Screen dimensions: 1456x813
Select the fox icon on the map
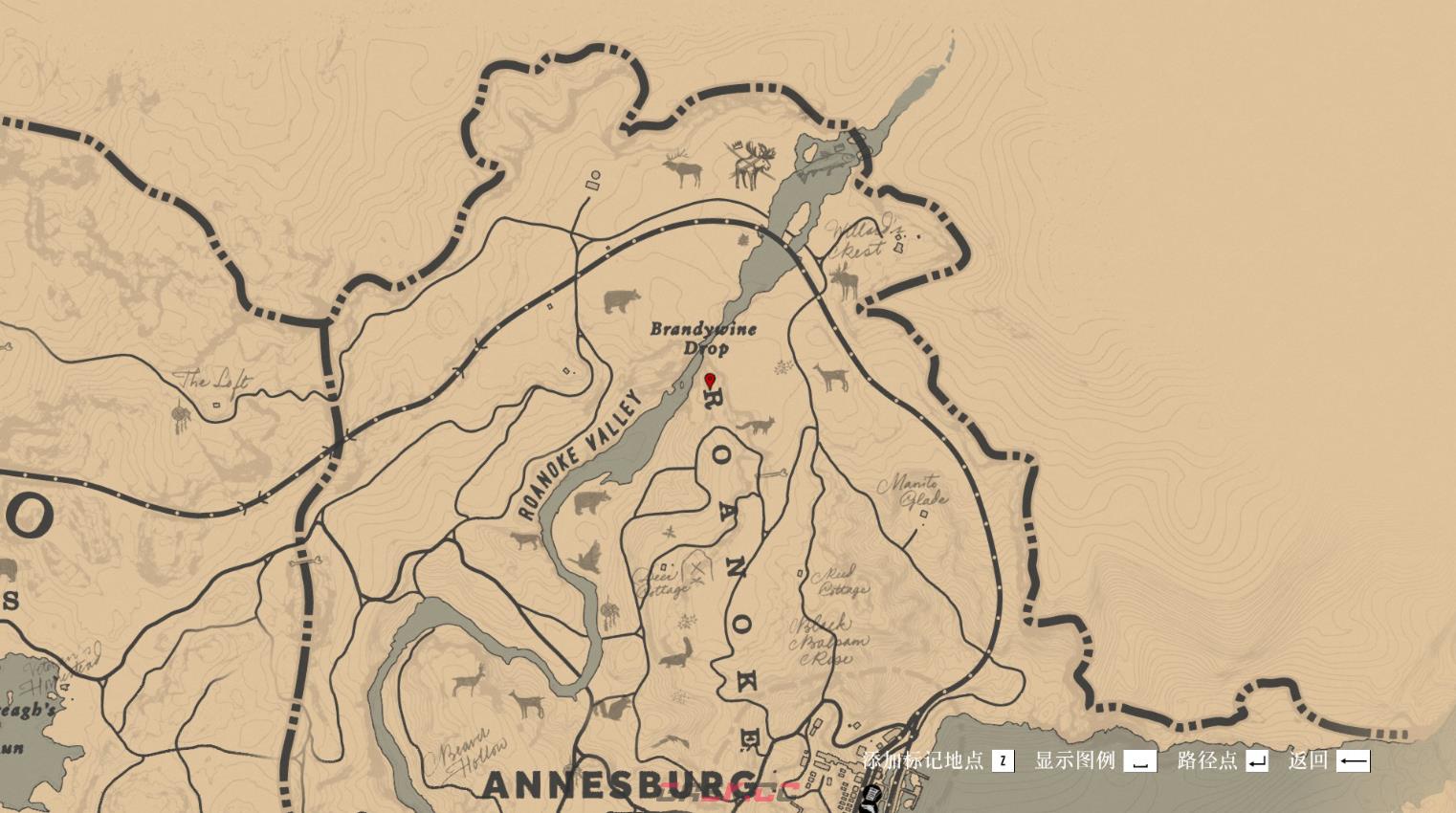click(x=757, y=426)
